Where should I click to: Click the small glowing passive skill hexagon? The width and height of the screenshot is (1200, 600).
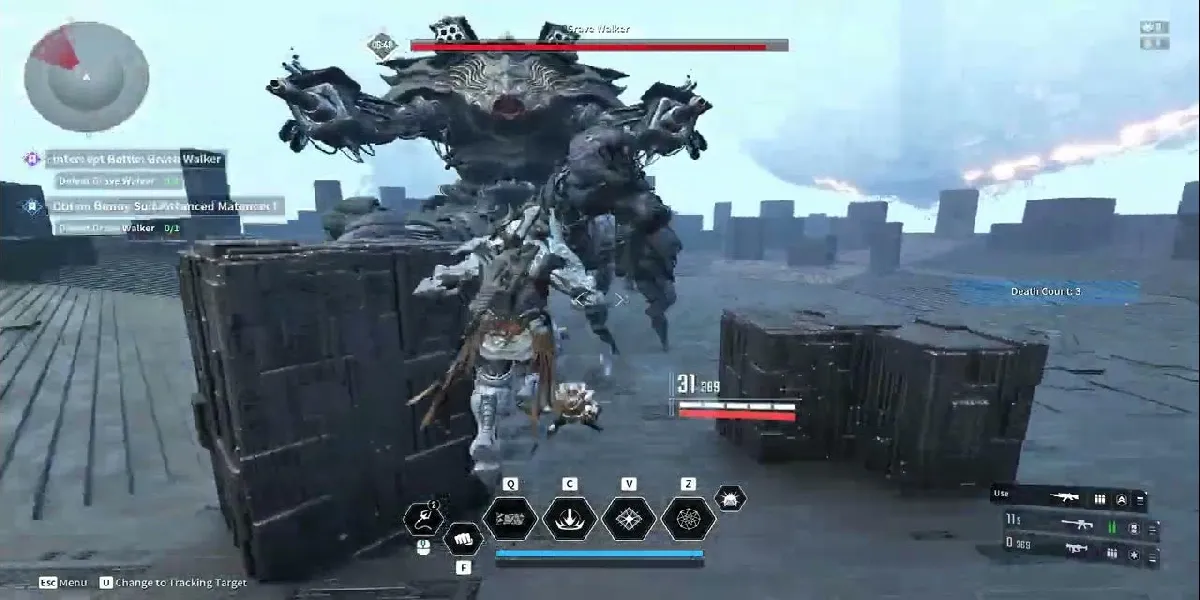tap(730, 498)
